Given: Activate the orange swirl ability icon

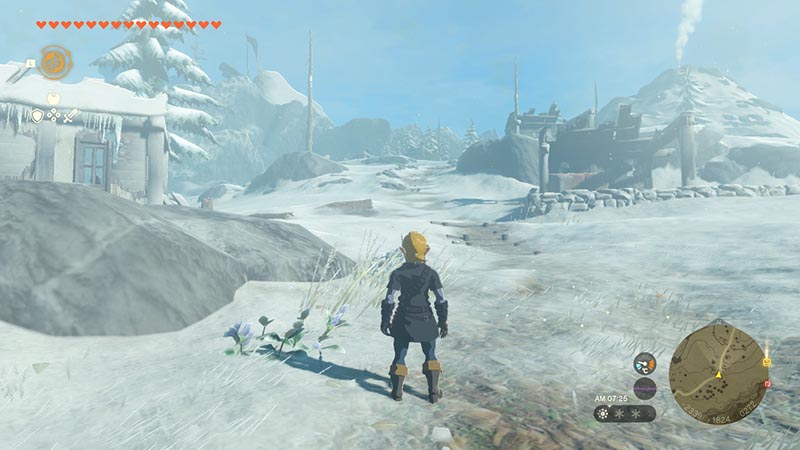Looking at the screenshot, I should tap(54, 62).
